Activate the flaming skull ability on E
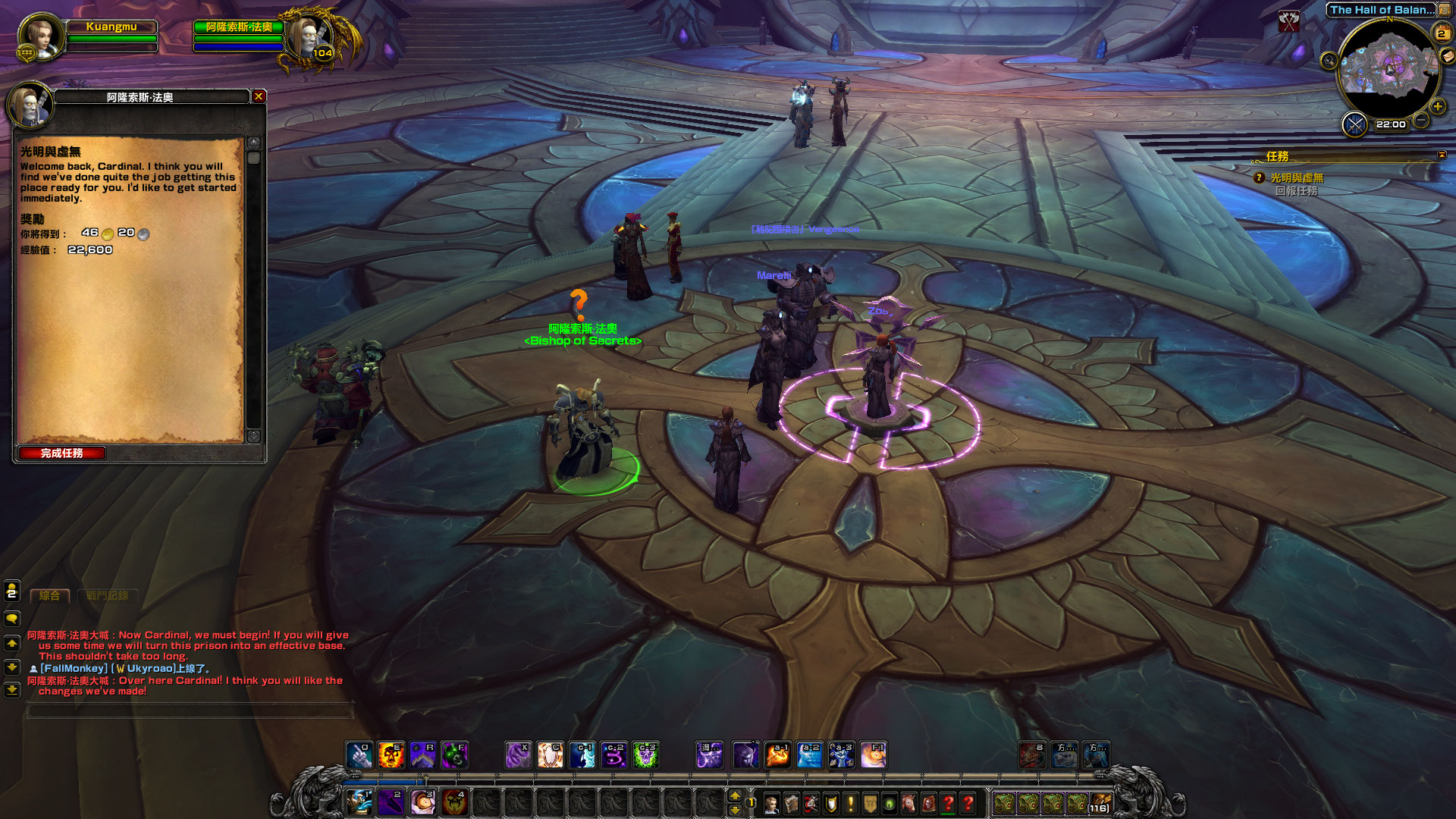The height and width of the screenshot is (819, 1456). [391, 755]
